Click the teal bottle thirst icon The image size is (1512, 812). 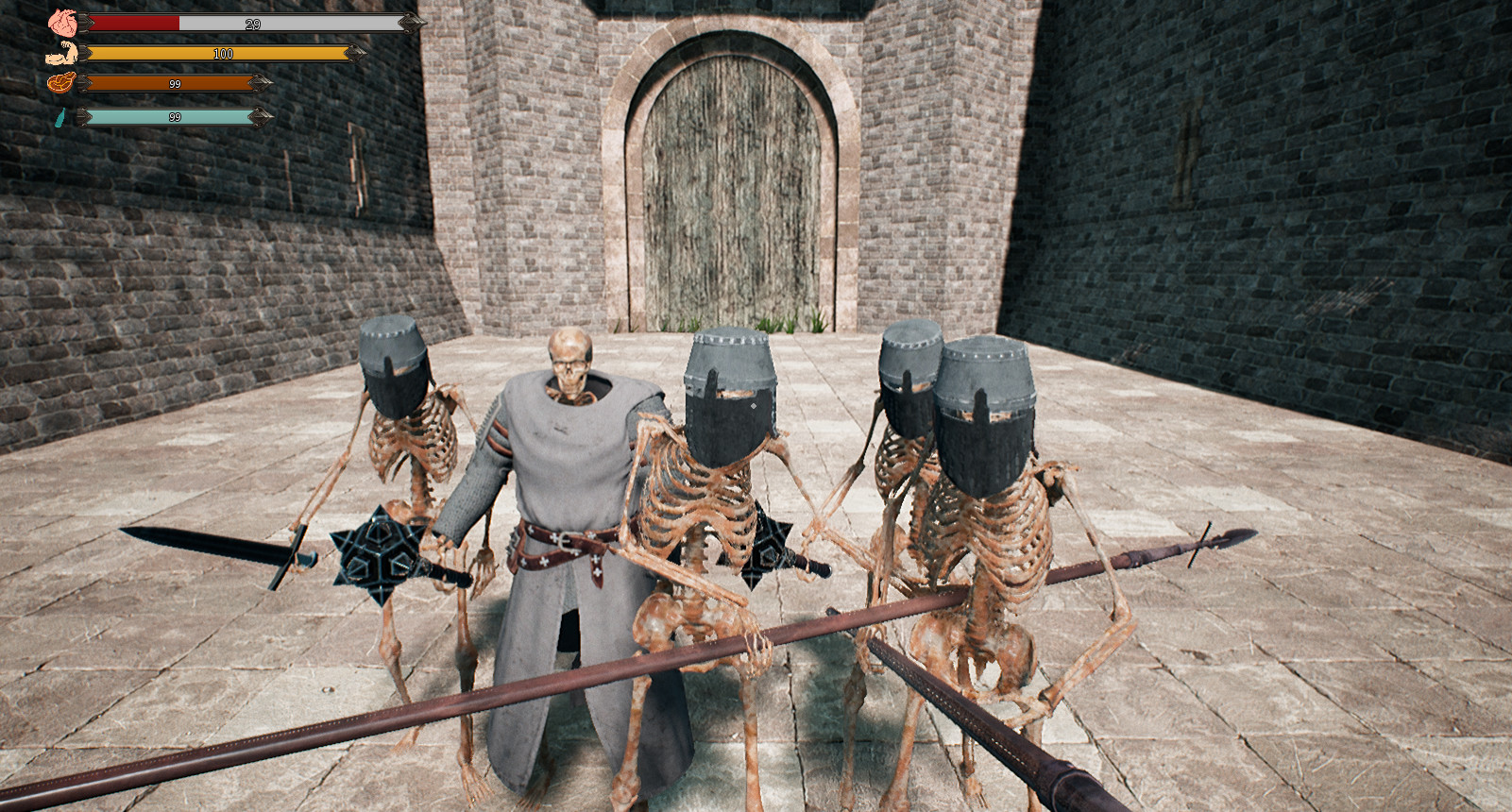click(59, 119)
